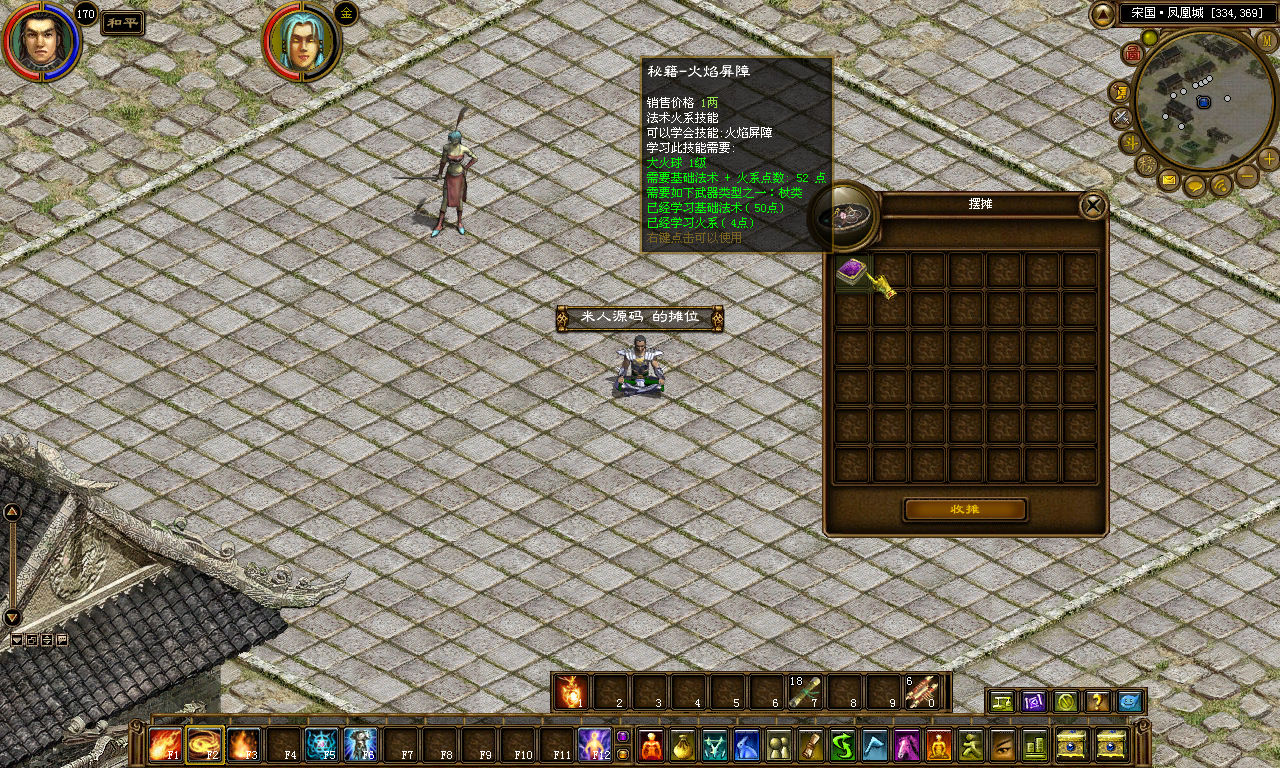Use the bamboo scroll in slot 7
The height and width of the screenshot is (768, 1280).
pos(804,692)
